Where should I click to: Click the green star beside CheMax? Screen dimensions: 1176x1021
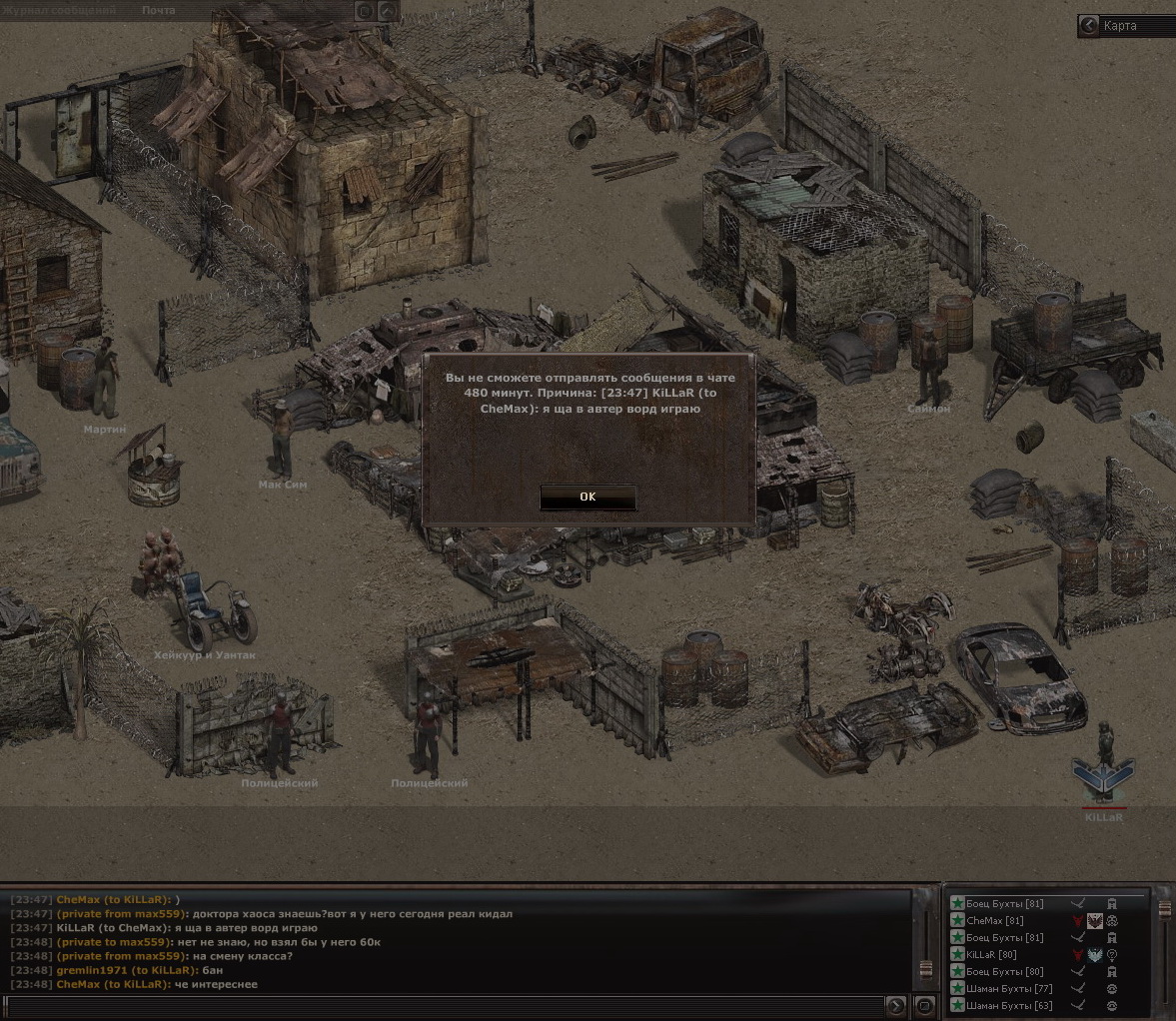coord(957,921)
